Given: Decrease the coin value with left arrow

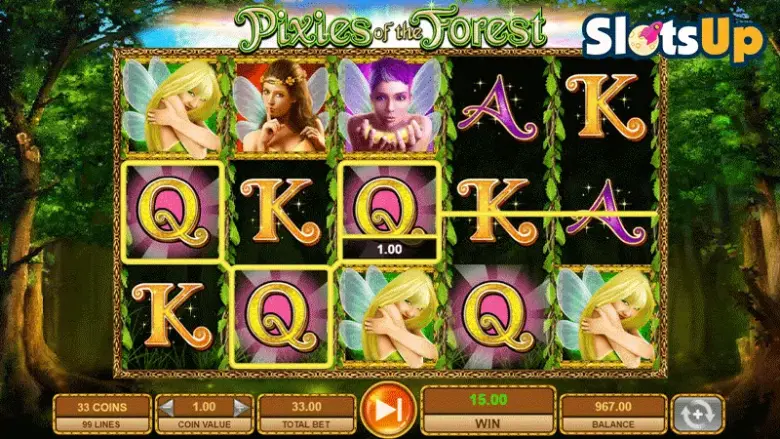Looking at the screenshot, I should coord(168,407).
